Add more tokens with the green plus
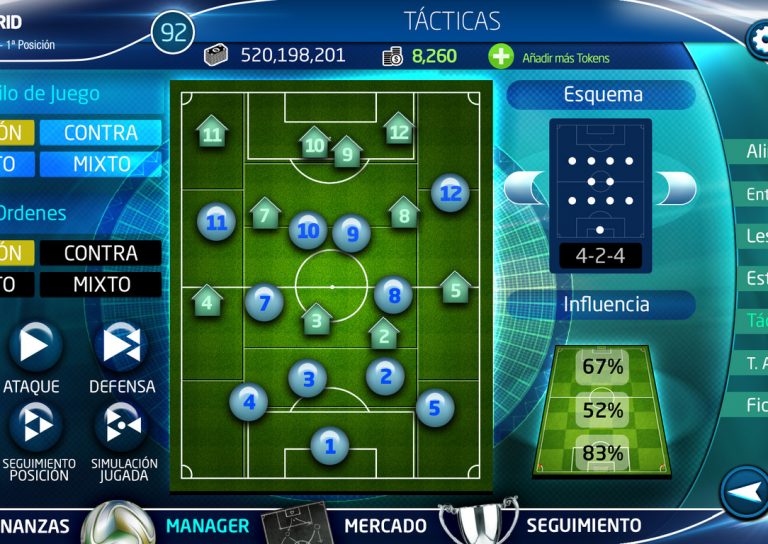The height and width of the screenshot is (544, 768). [x=501, y=57]
